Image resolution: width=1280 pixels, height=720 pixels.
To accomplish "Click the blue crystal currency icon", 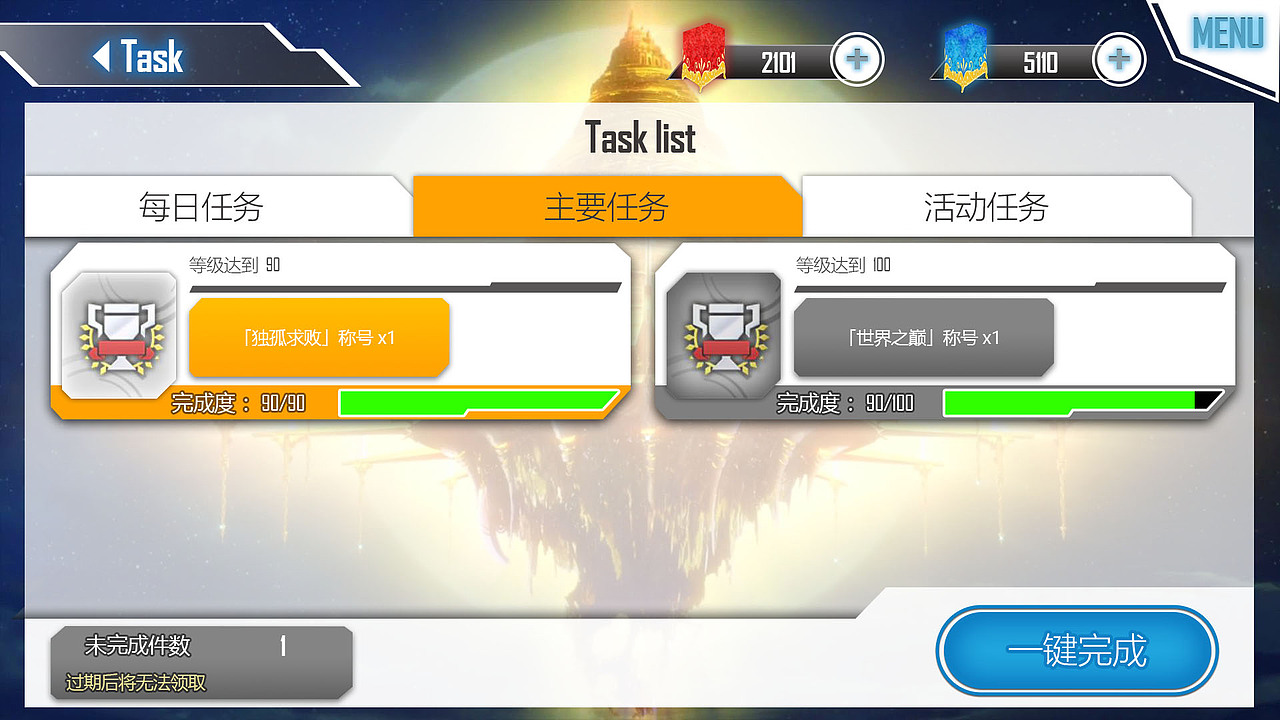I will (x=963, y=58).
